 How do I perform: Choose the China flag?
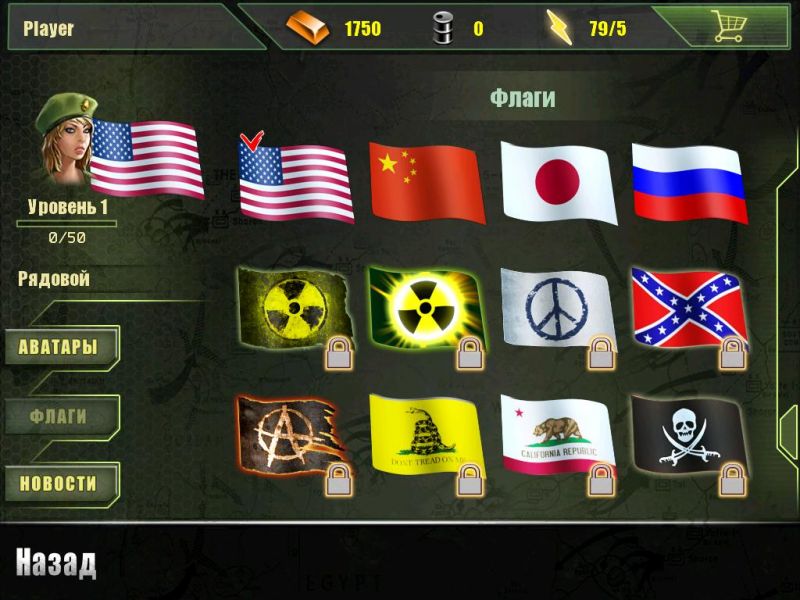(427, 182)
